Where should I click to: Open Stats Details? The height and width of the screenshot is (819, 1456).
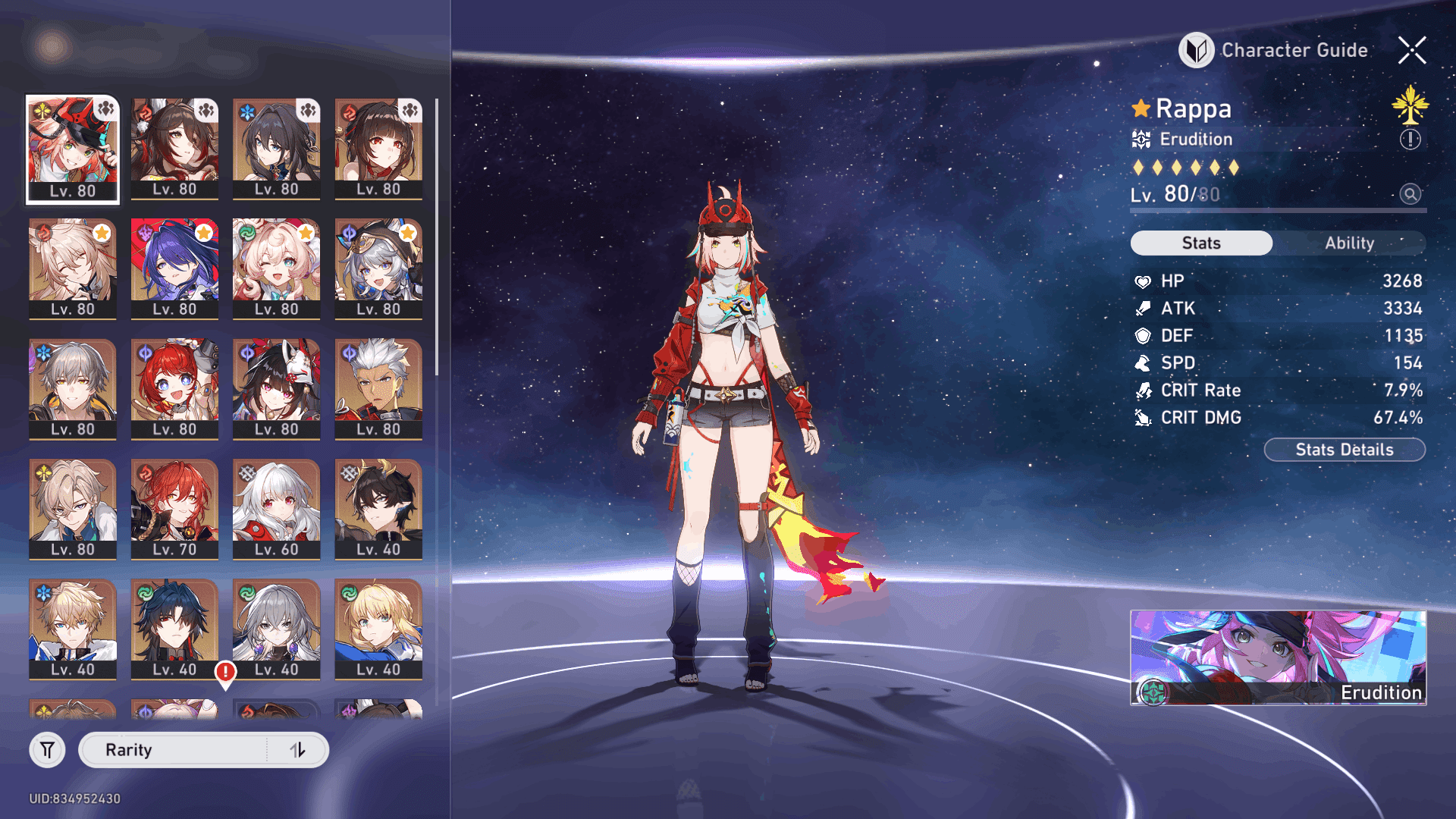tap(1344, 450)
